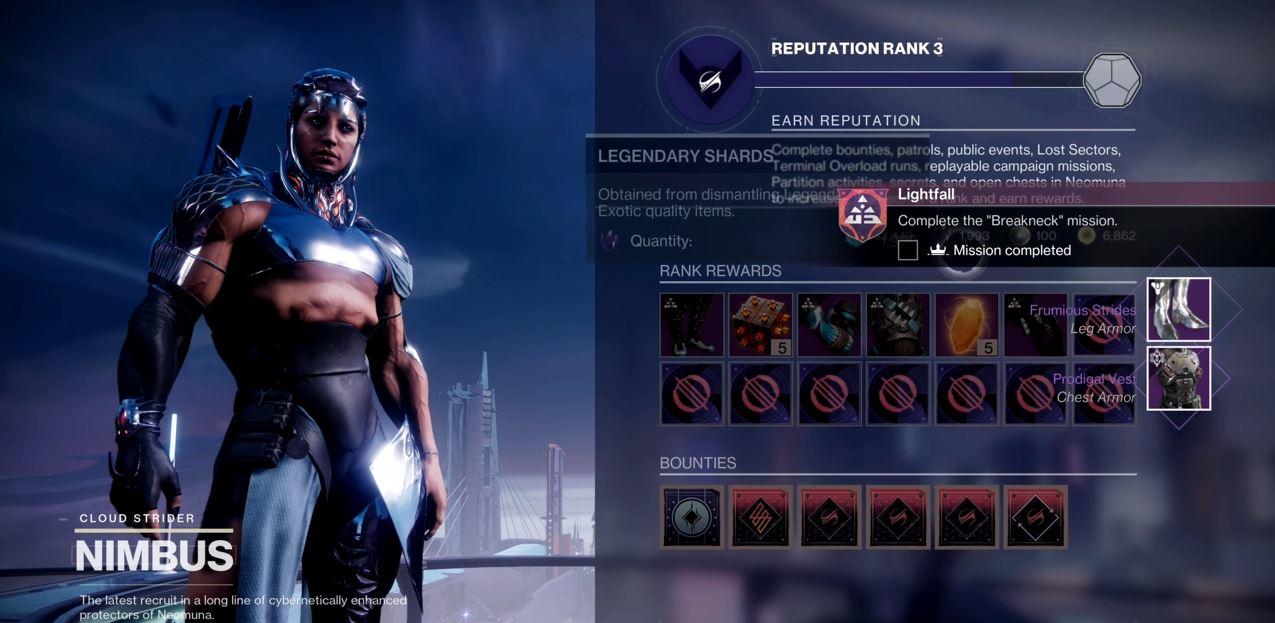Viewport: 1275px width, 623px height.
Task: Select the Prodigal Vest chest armor reward
Action: click(1178, 378)
